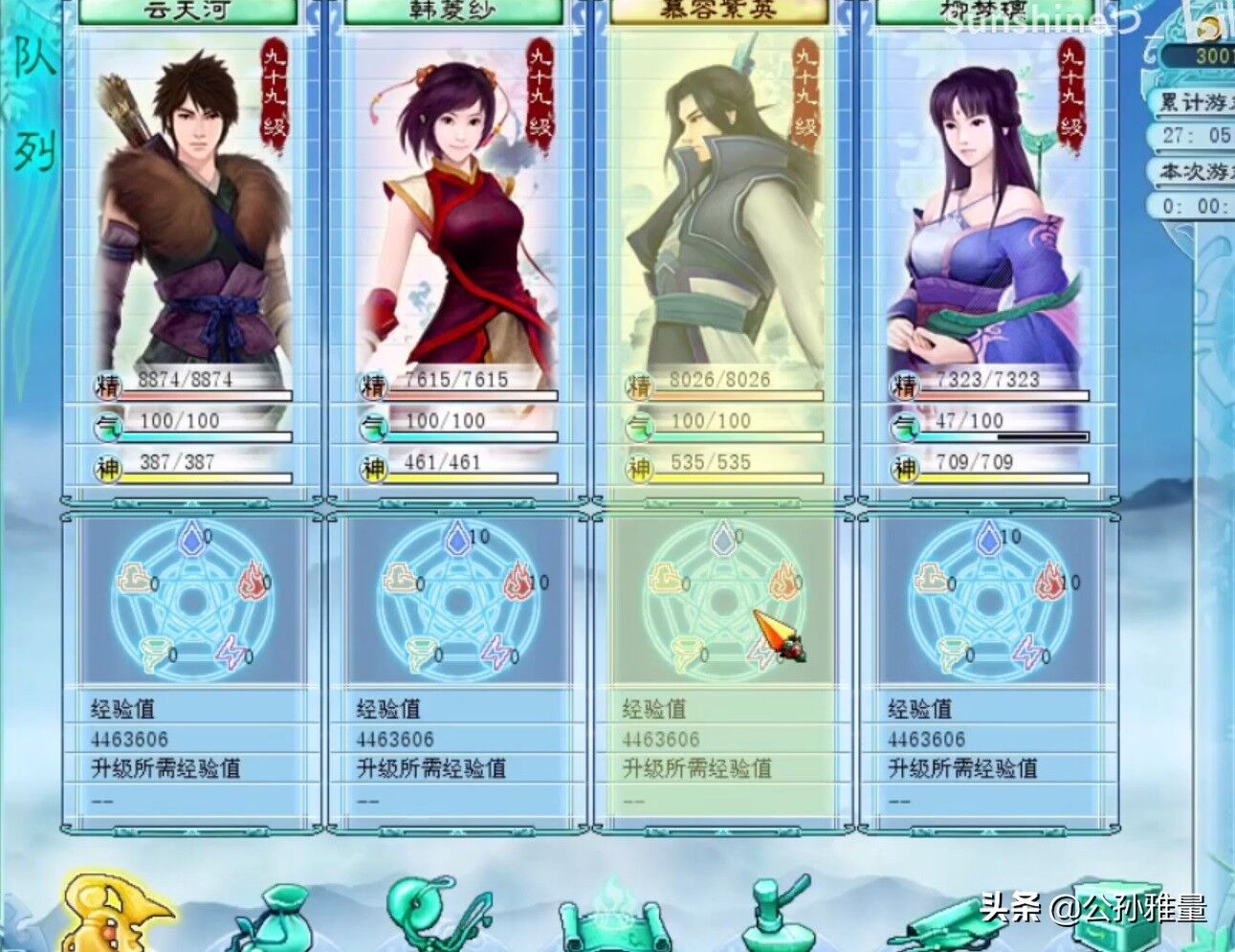Select the jar icon in bottom toolbar
The height and width of the screenshot is (952, 1235).
click(775, 923)
